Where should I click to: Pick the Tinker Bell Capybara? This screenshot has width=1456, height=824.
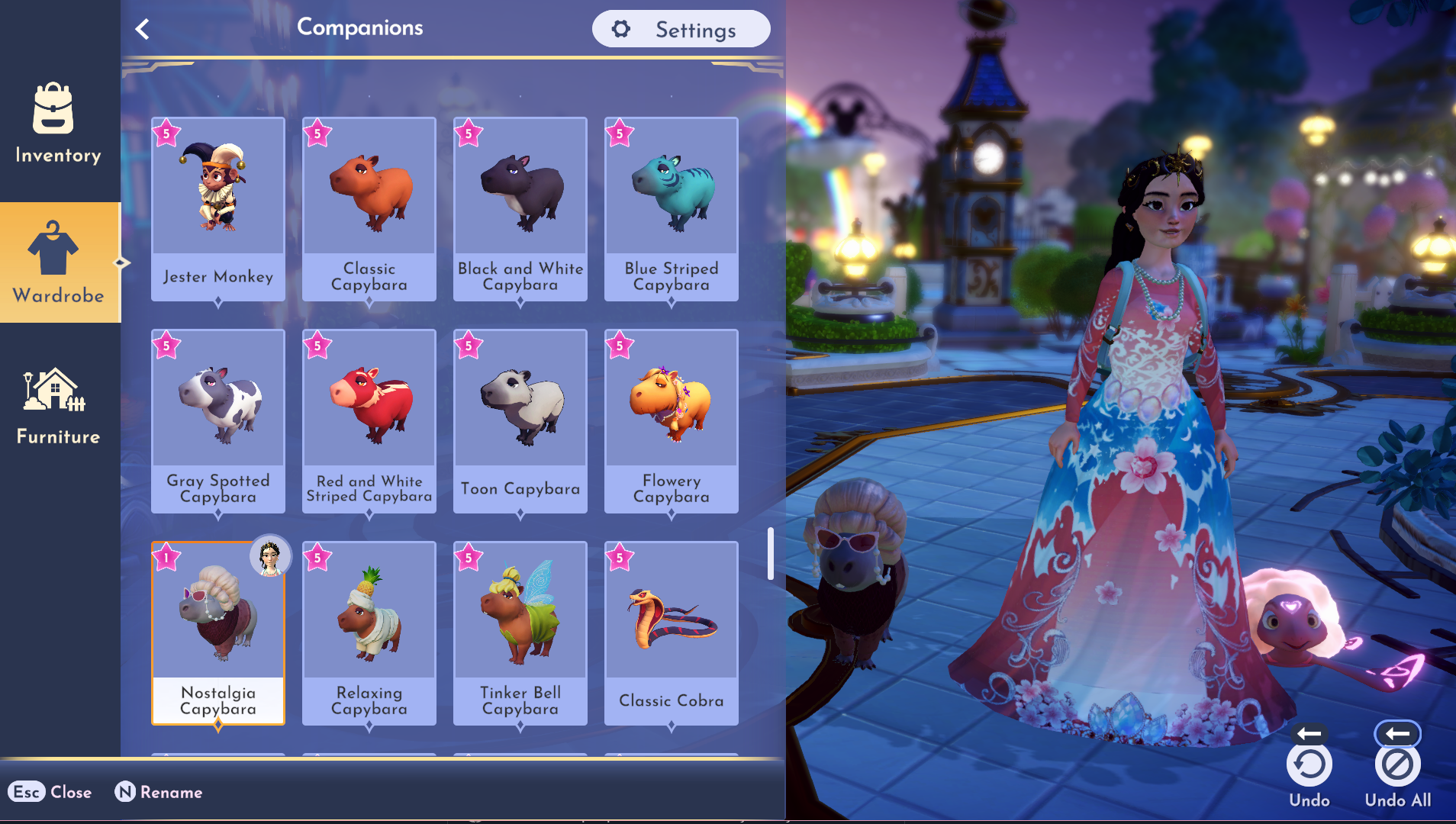(x=520, y=632)
